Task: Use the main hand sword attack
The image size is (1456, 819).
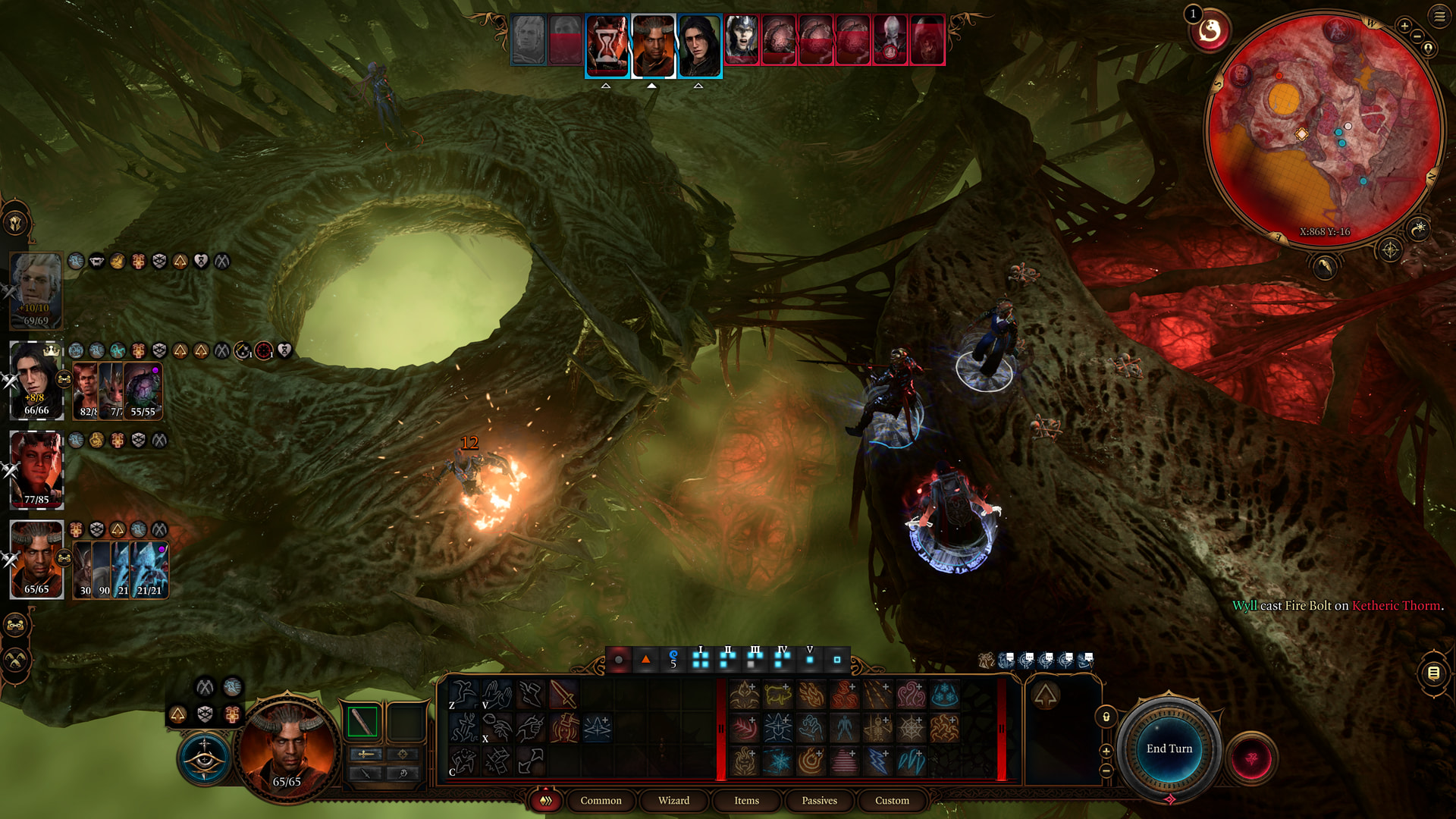Action: coord(563,694)
